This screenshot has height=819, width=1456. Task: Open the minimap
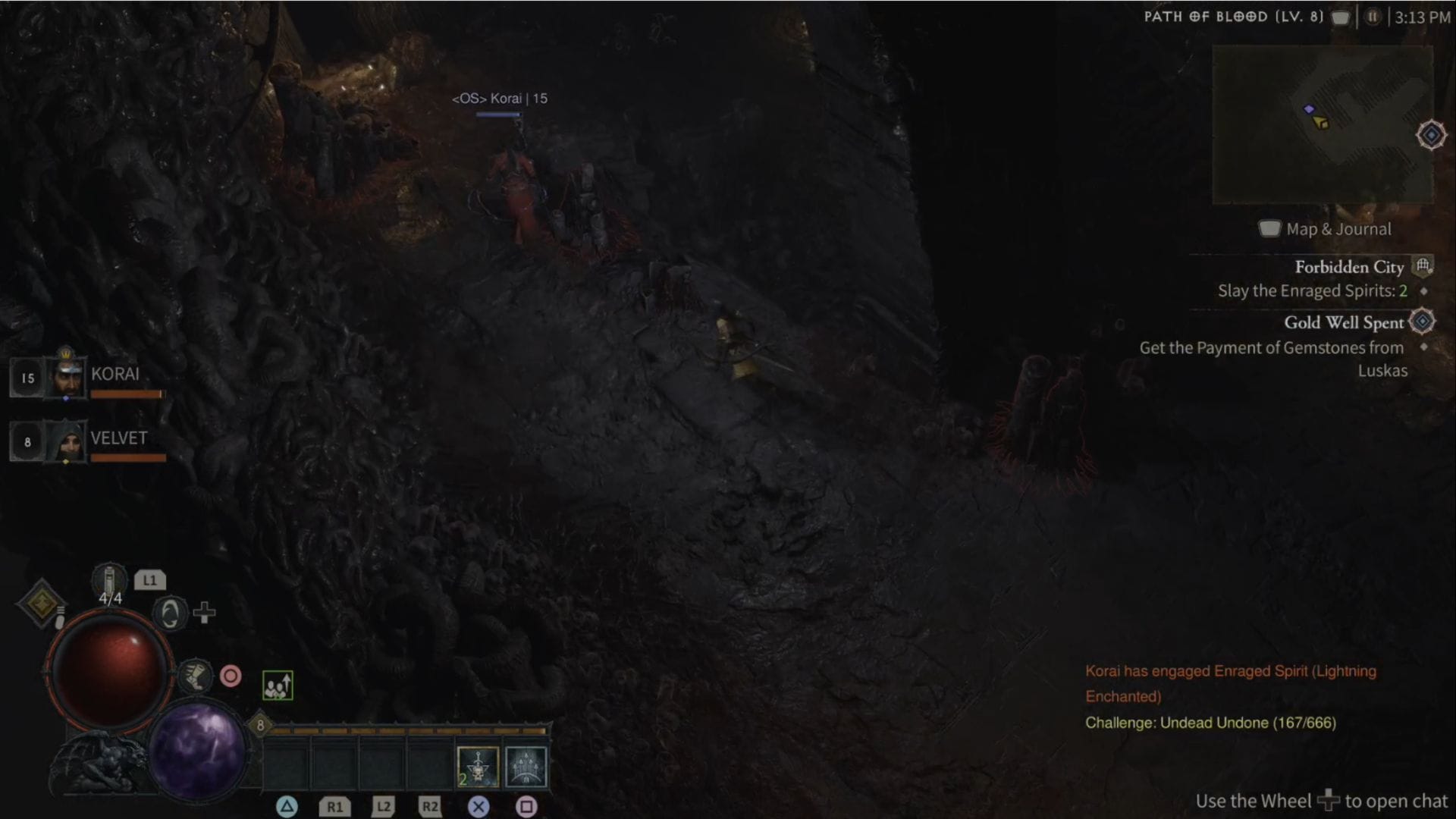1323,124
